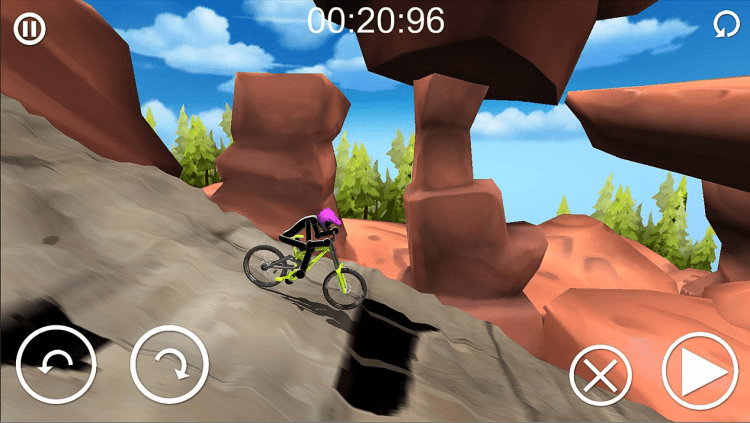The image size is (750, 423).
Task: Pause the game with the pause icon
Action: click(x=29, y=28)
